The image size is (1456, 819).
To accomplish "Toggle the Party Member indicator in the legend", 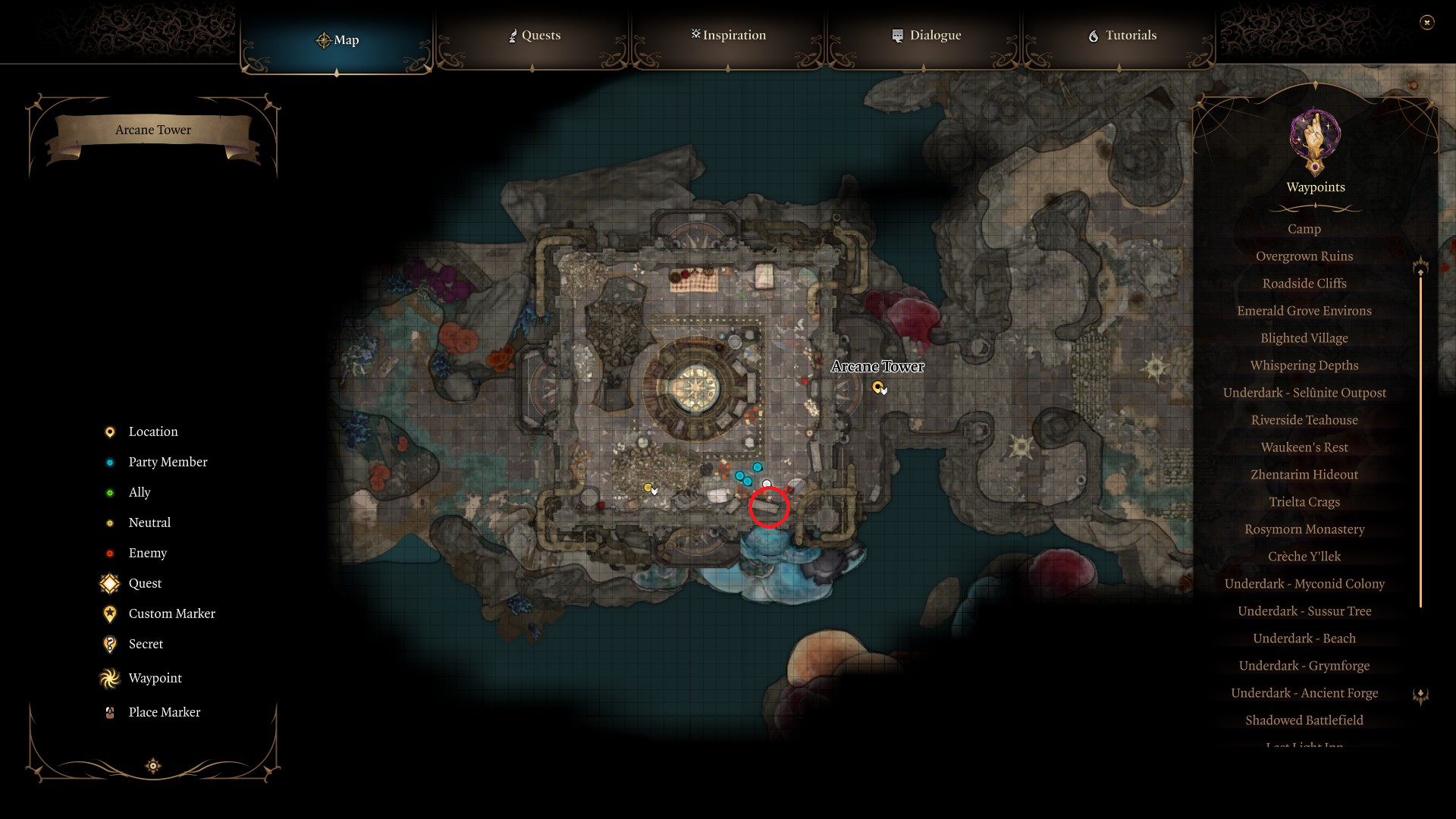I will tap(110, 462).
